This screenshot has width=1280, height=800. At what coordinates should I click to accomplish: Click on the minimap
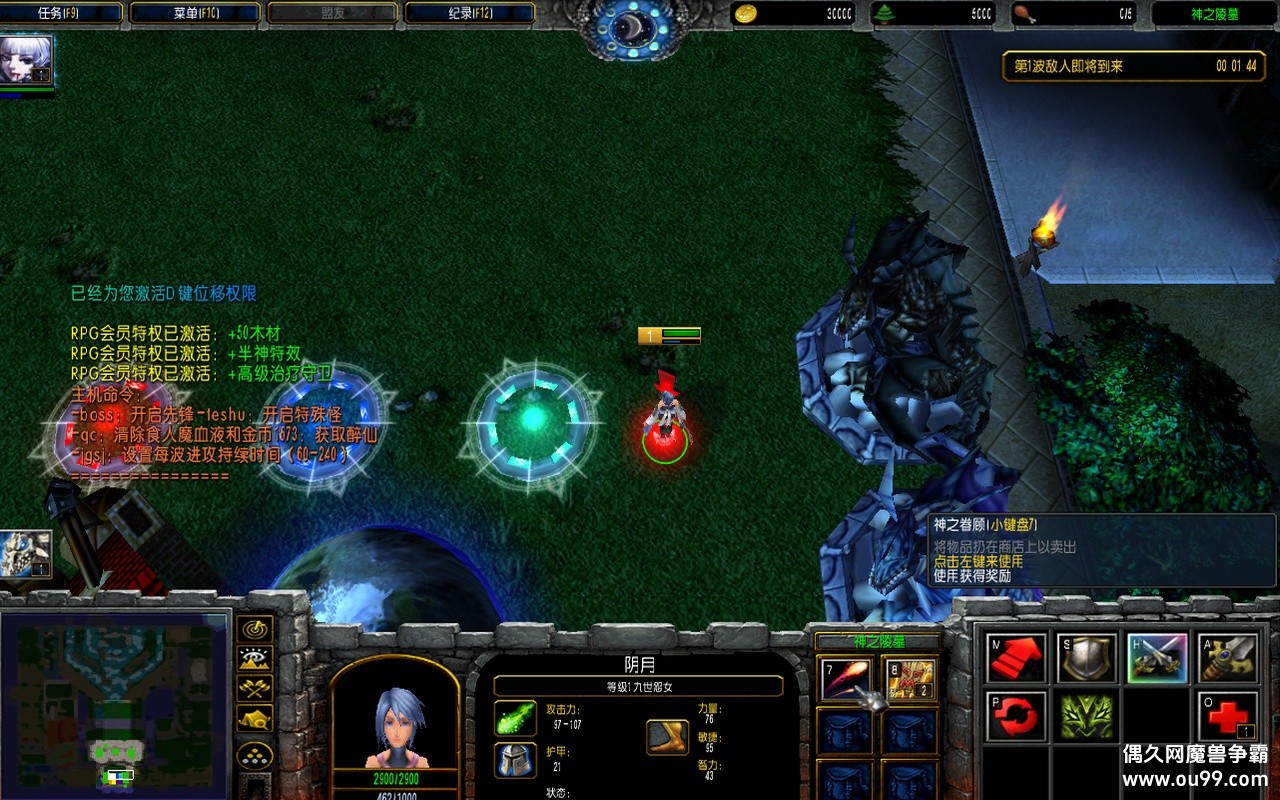(x=115, y=705)
